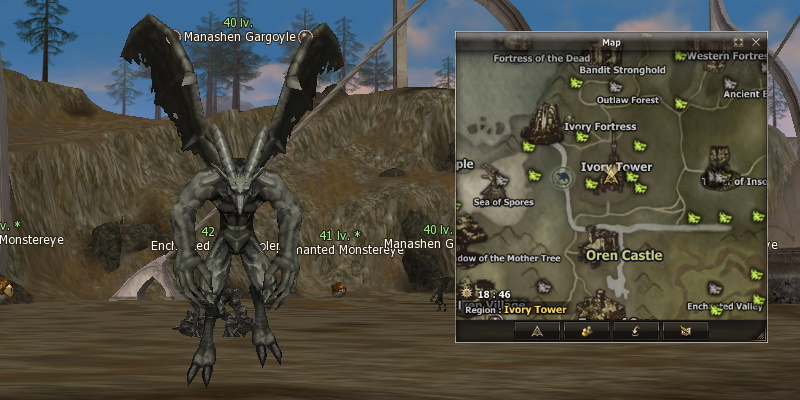
Task: Click the Ivory Fortress map location
Action: coord(599,127)
